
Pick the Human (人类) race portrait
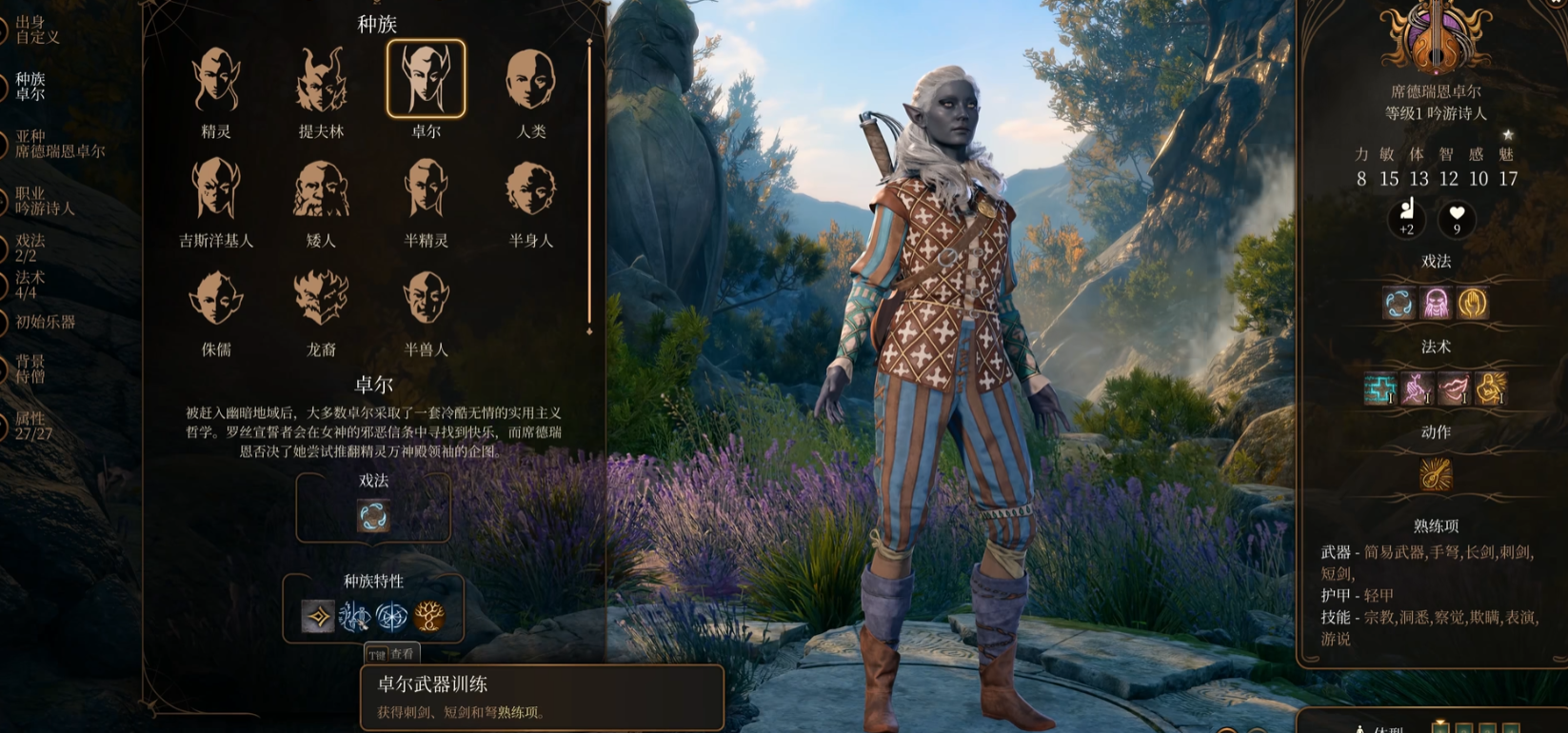[530, 80]
